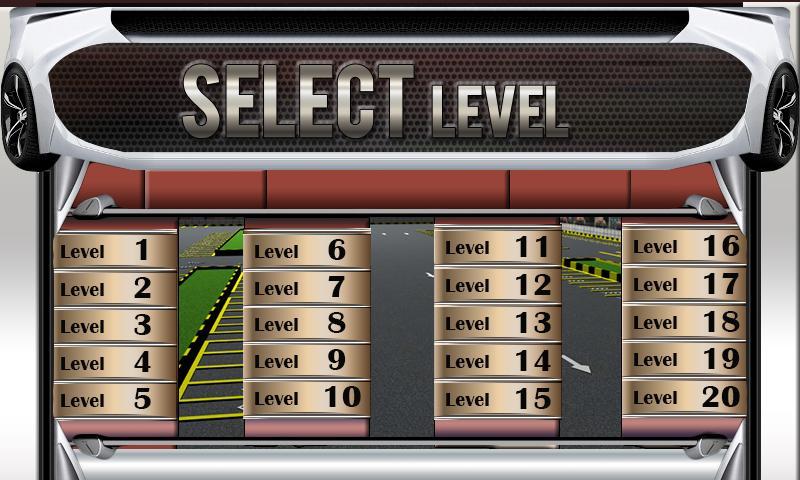Image resolution: width=800 pixels, height=480 pixels.
Task: Select the Level 6 button
Action: tap(306, 250)
